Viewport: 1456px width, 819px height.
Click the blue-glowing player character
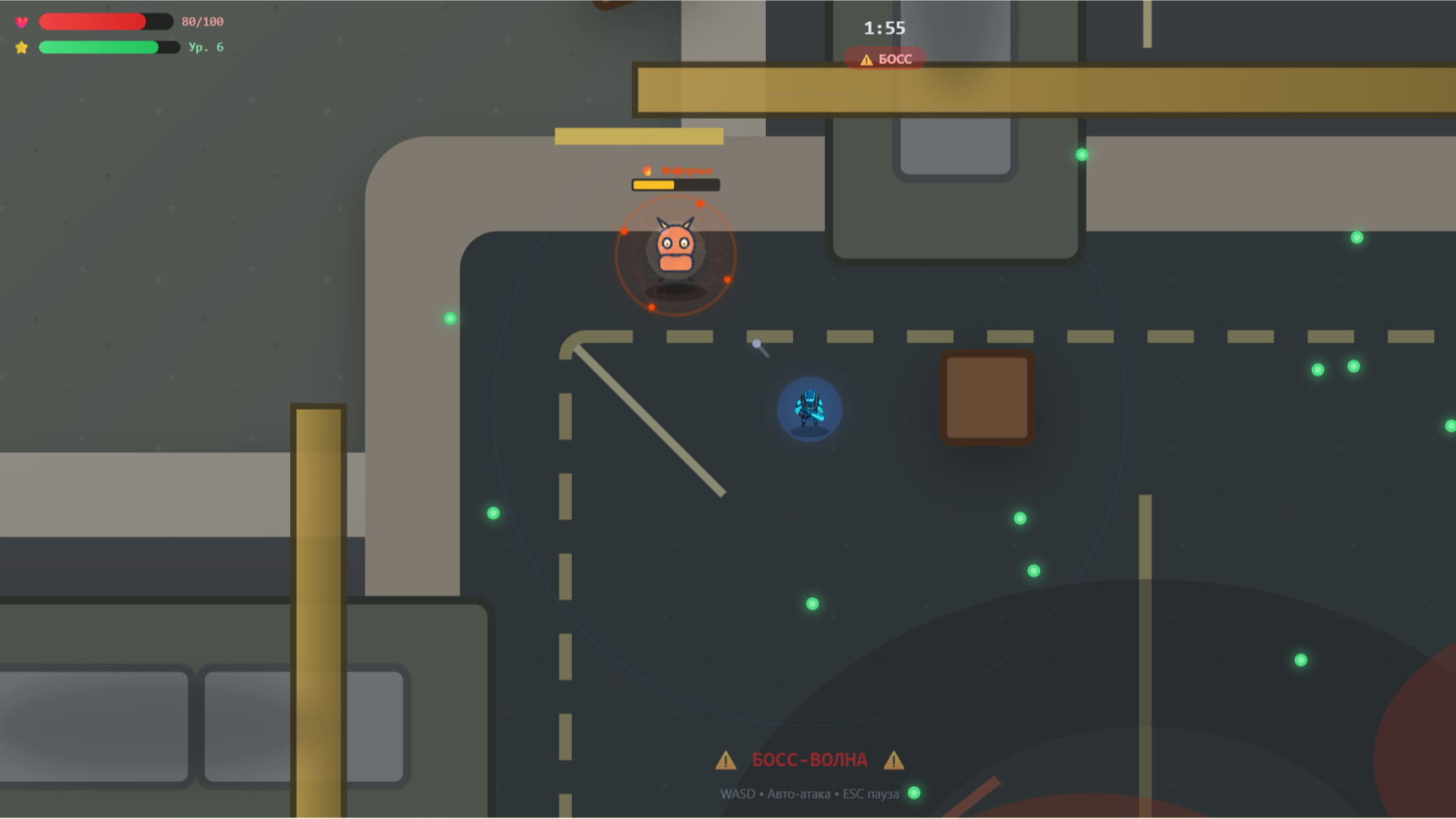click(x=809, y=409)
